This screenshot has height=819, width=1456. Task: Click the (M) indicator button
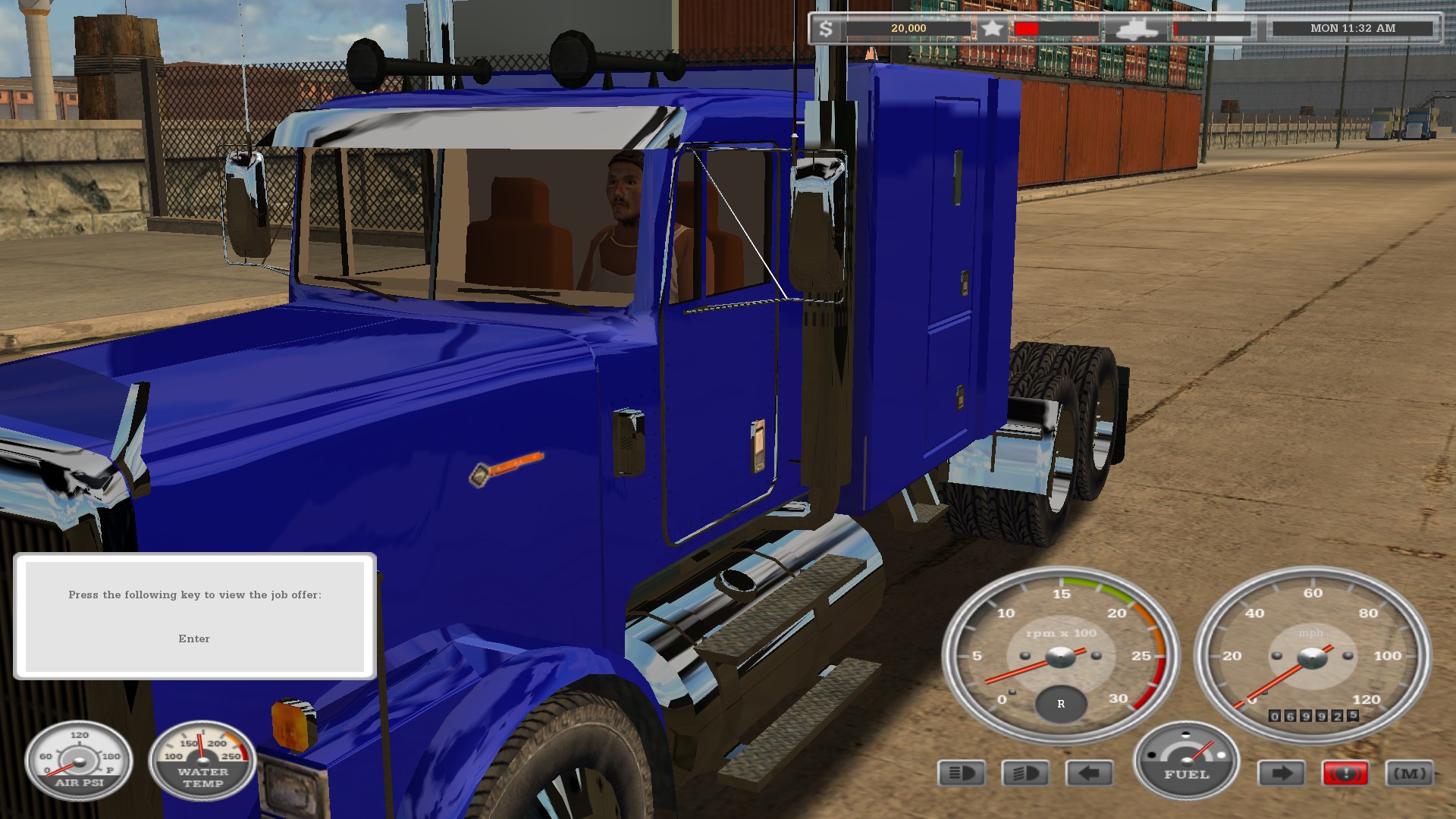coord(1410,773)
